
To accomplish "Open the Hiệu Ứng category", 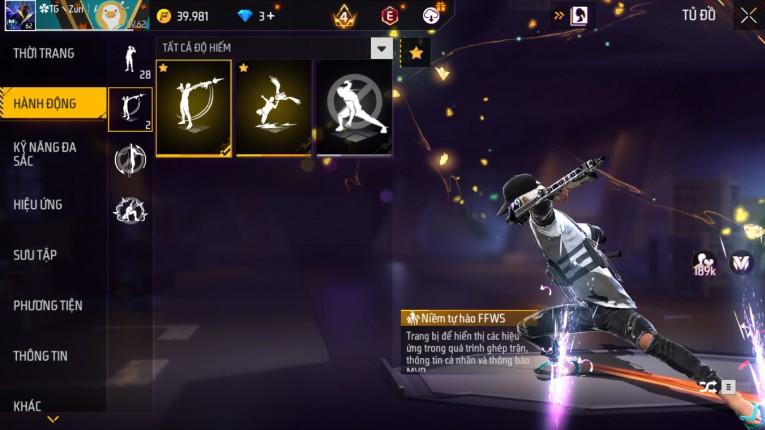I will point(38,204).
